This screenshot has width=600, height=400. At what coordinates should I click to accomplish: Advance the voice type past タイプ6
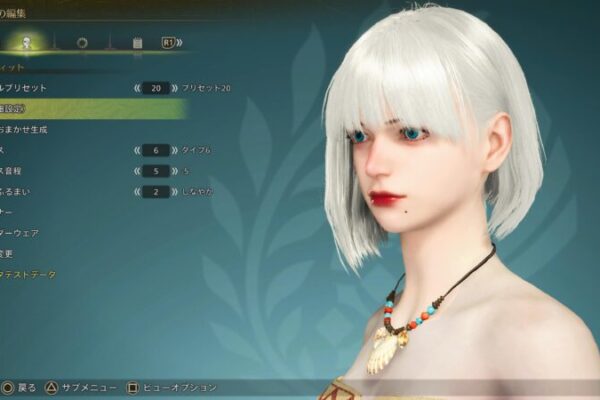coord(174,150)
